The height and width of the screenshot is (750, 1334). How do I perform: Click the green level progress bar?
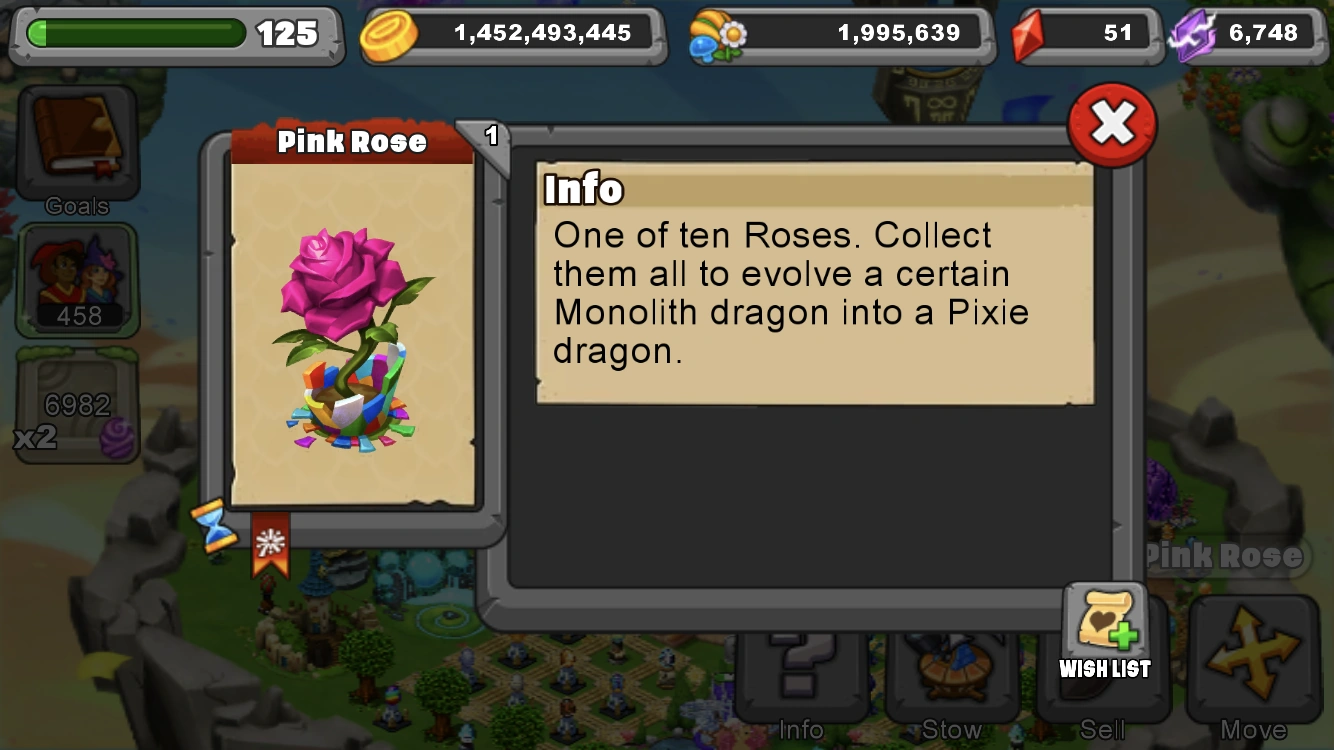[x=140, y=33]
